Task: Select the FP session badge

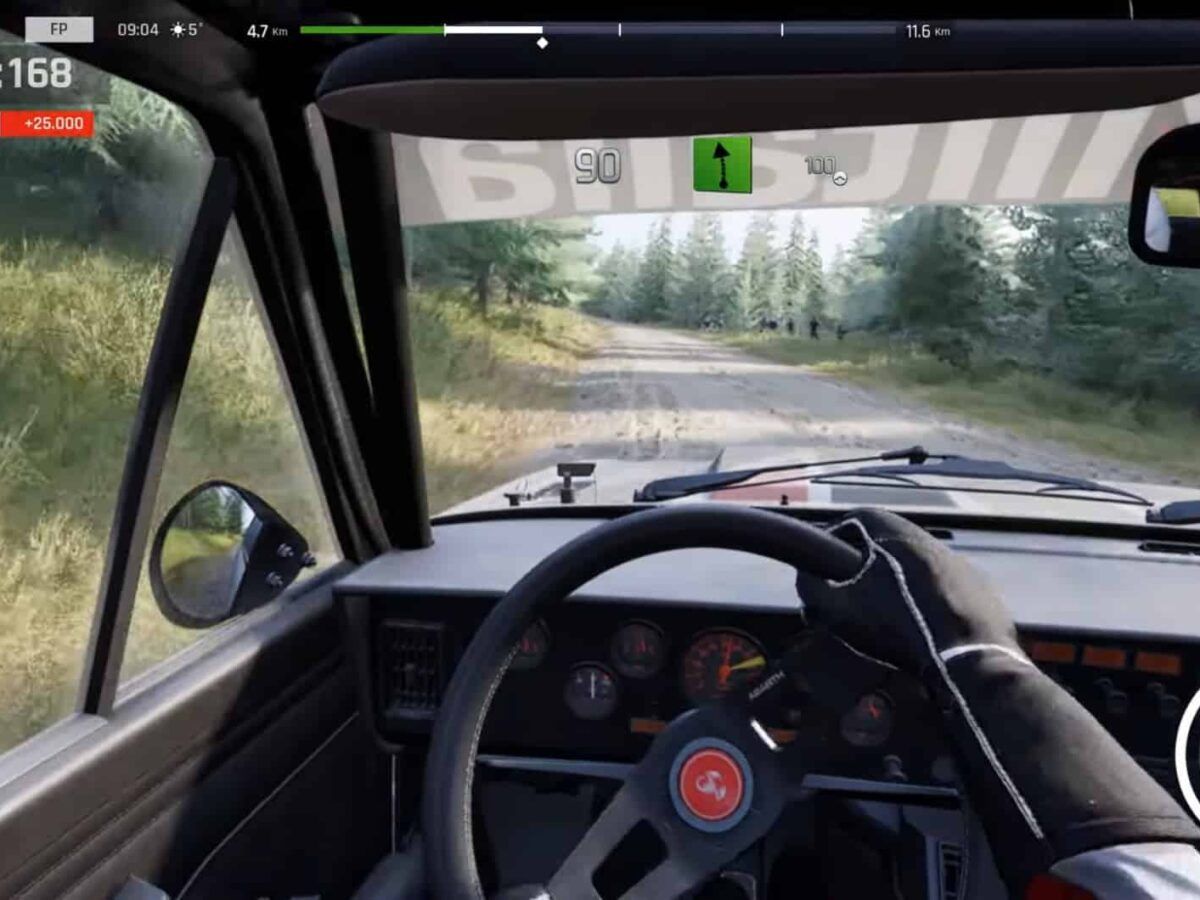Action: pos(59,30)
